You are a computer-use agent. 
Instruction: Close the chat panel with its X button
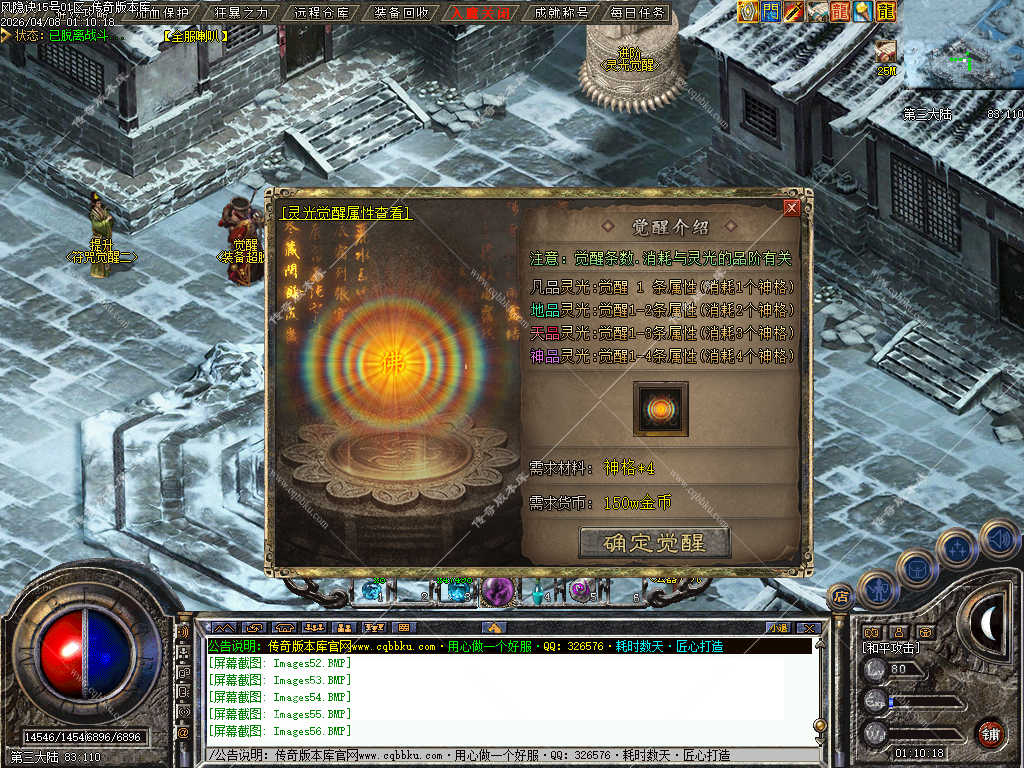(x=808, y=627)
